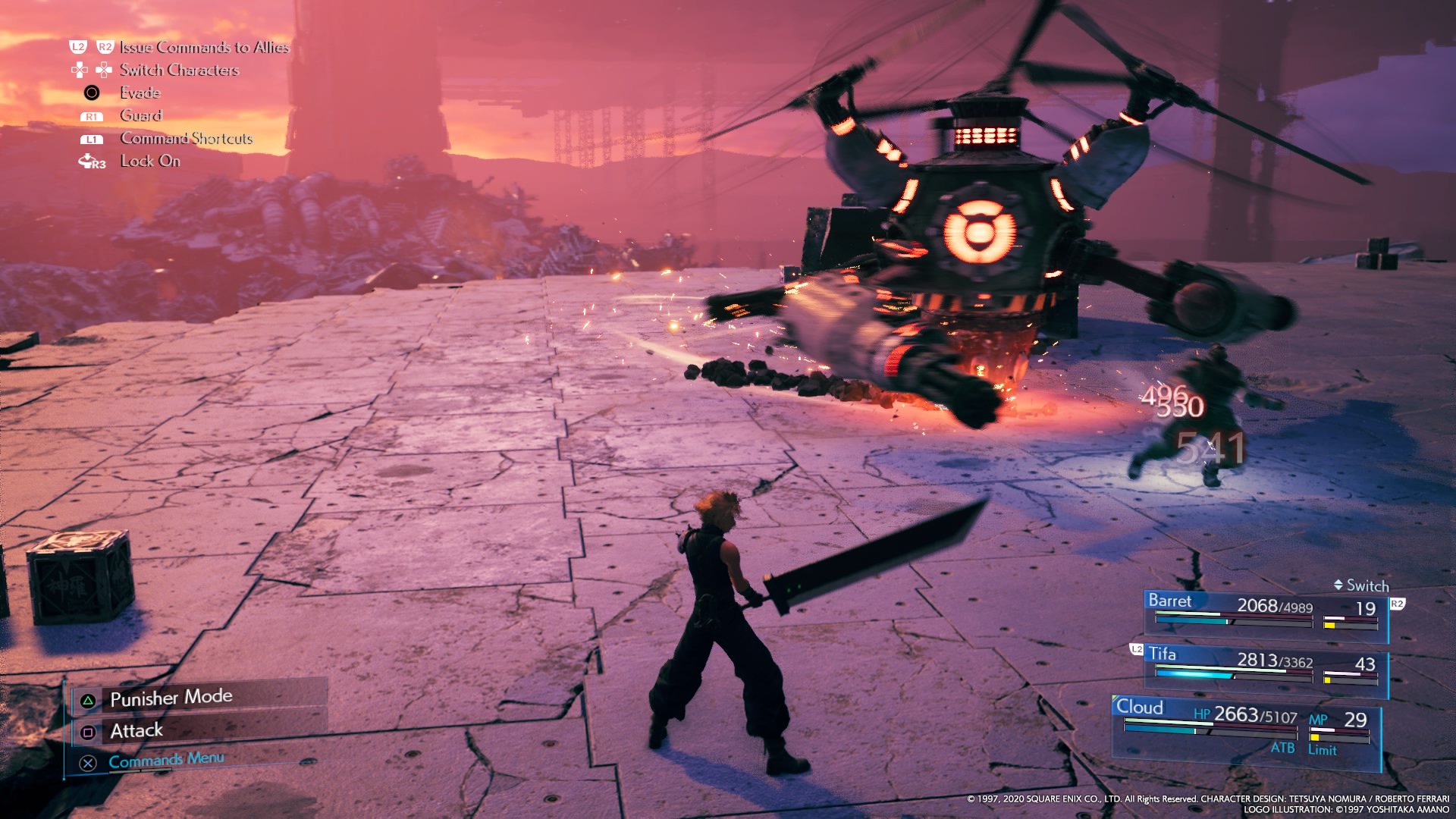Click Cloud's party status panel
Image resolution: width=1456 pixels, height=819 pixels.
(1245, 730)
